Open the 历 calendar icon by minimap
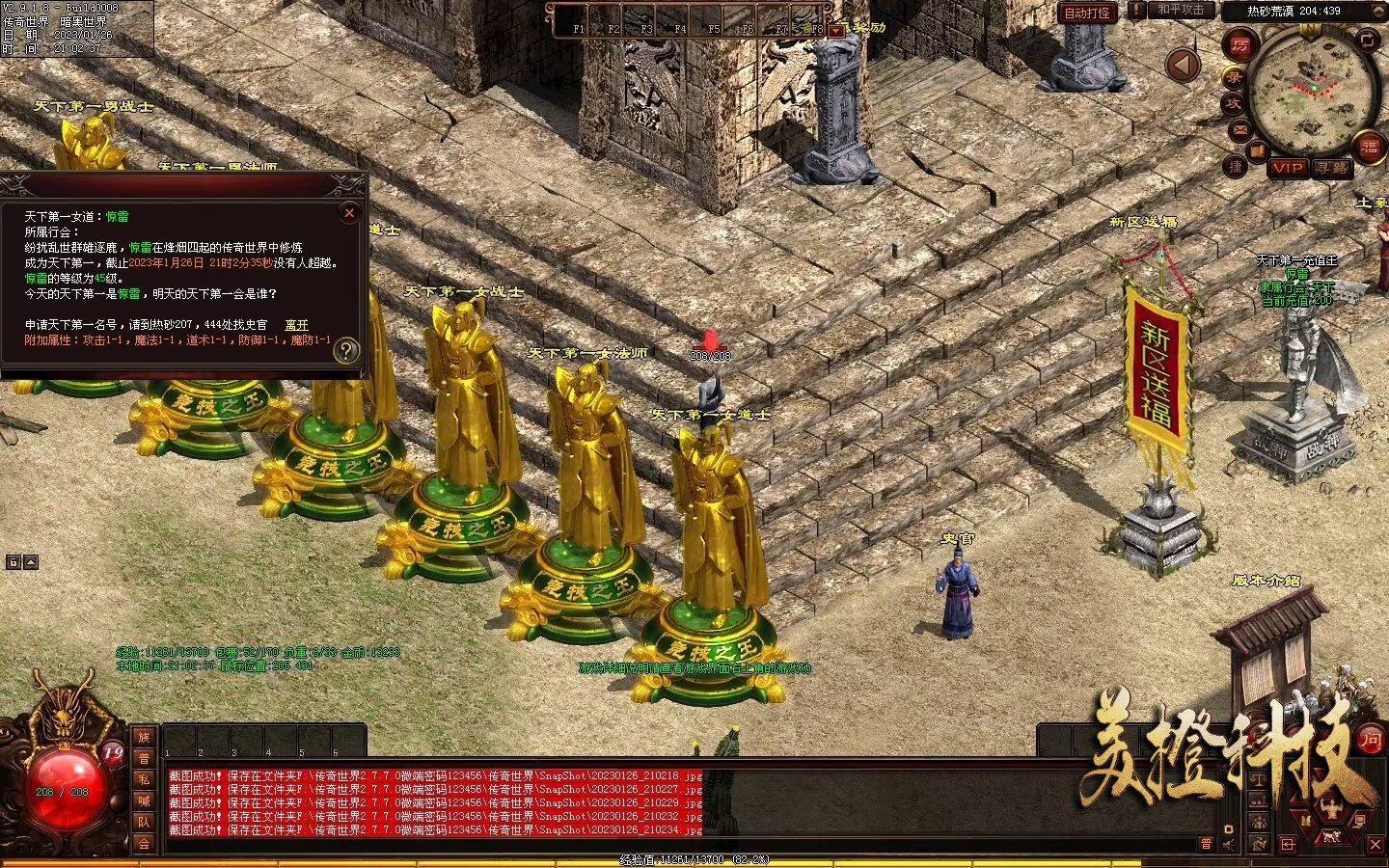 (1239, 45)
